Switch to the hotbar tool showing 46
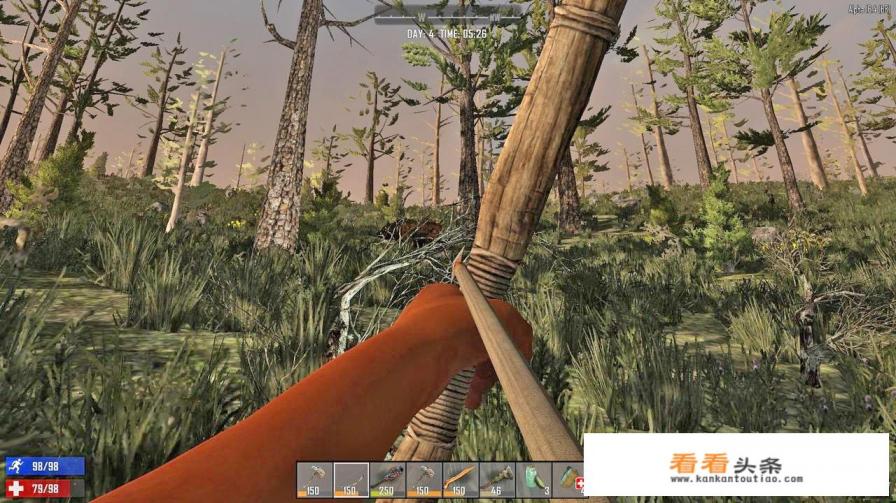 (497, 479)
